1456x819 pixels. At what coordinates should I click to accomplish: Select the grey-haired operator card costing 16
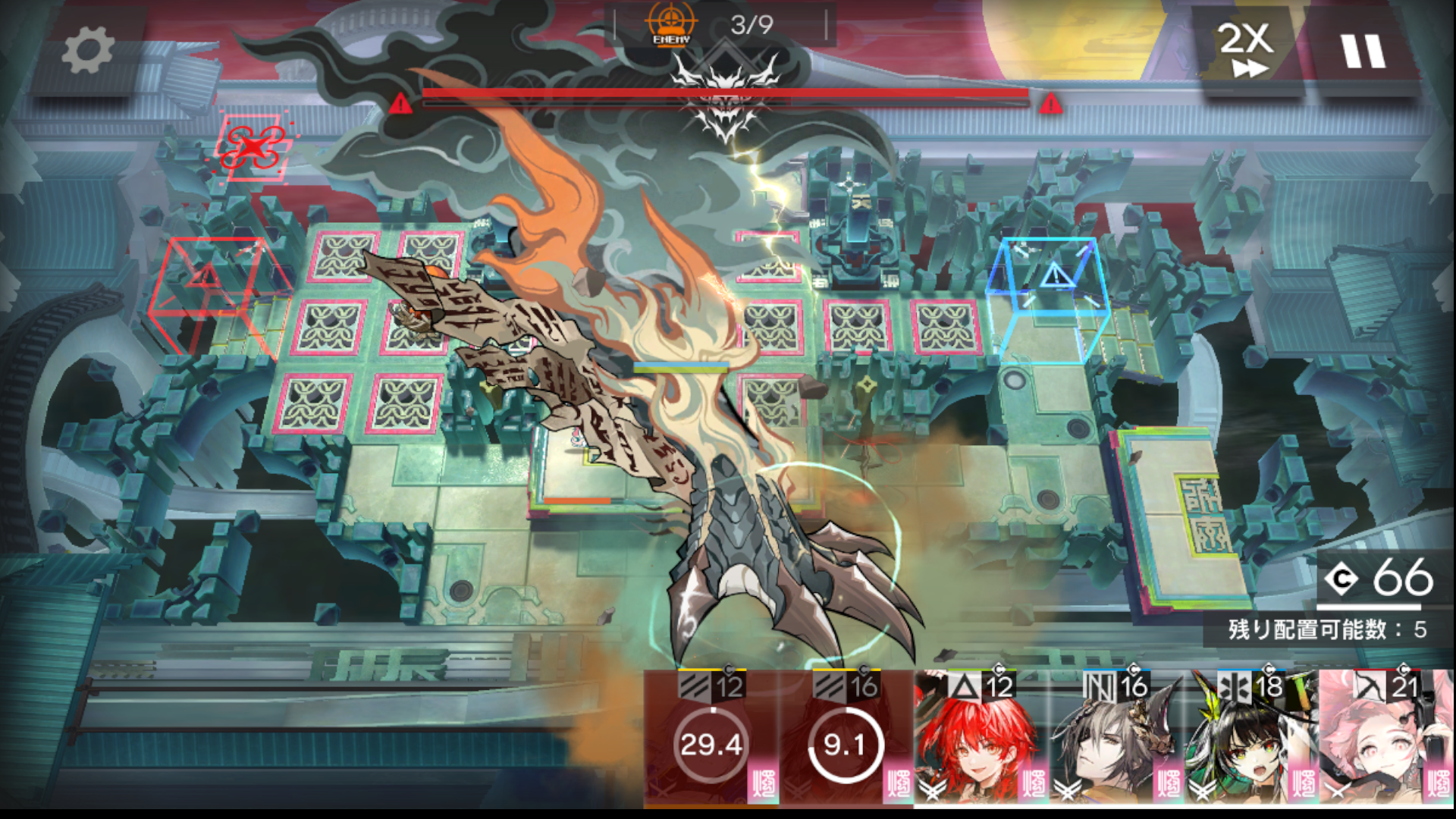(1116, 739)
